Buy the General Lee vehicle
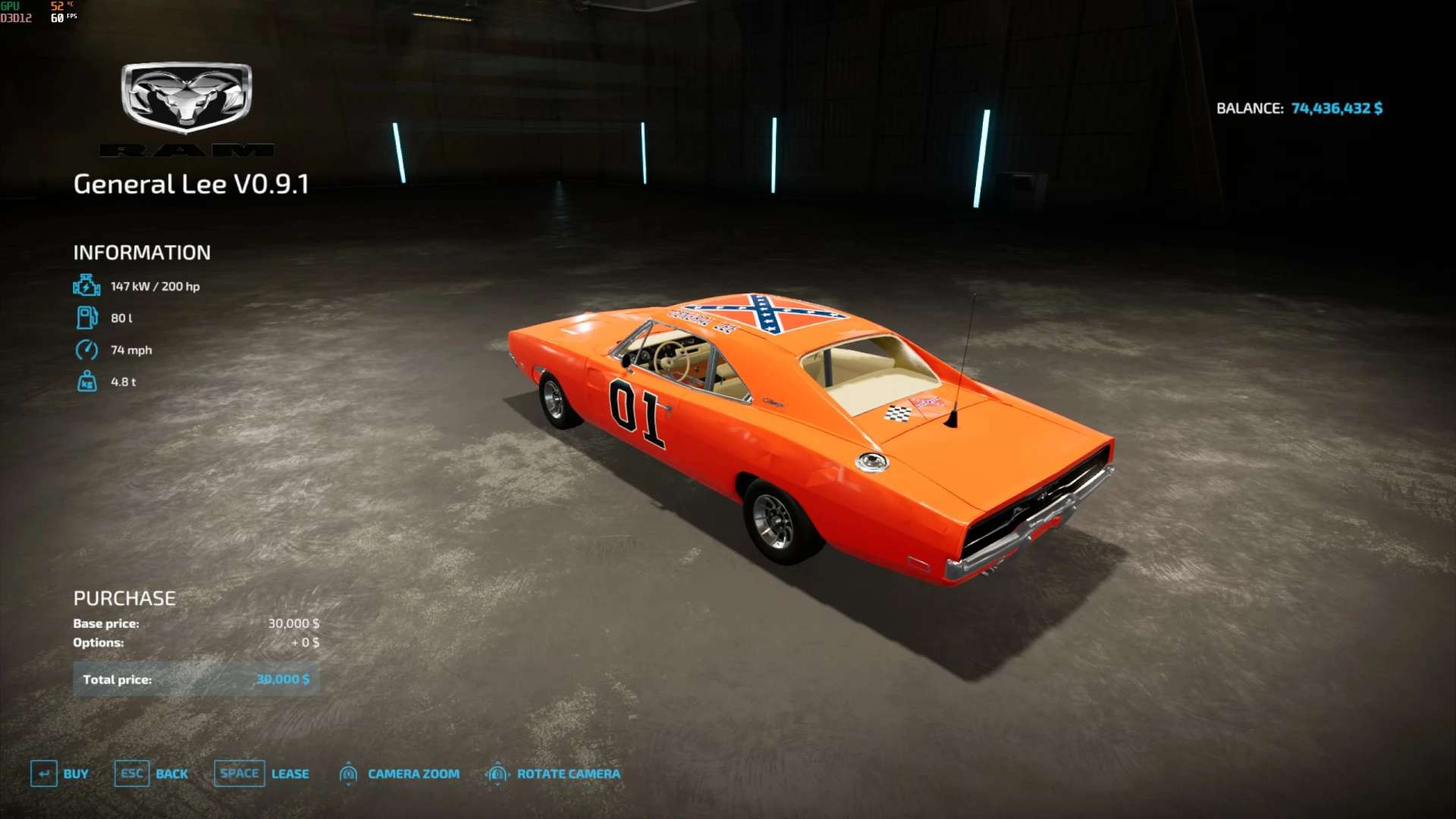This screenshot has width=1456, height=819. 61,773
